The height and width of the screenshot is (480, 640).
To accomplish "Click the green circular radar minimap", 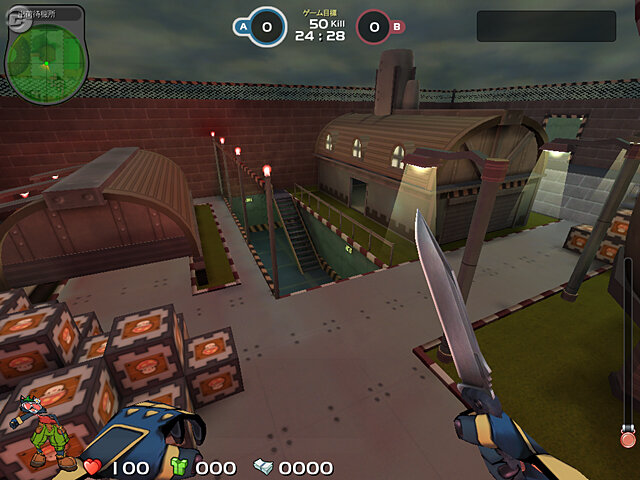I will [46, 58].
